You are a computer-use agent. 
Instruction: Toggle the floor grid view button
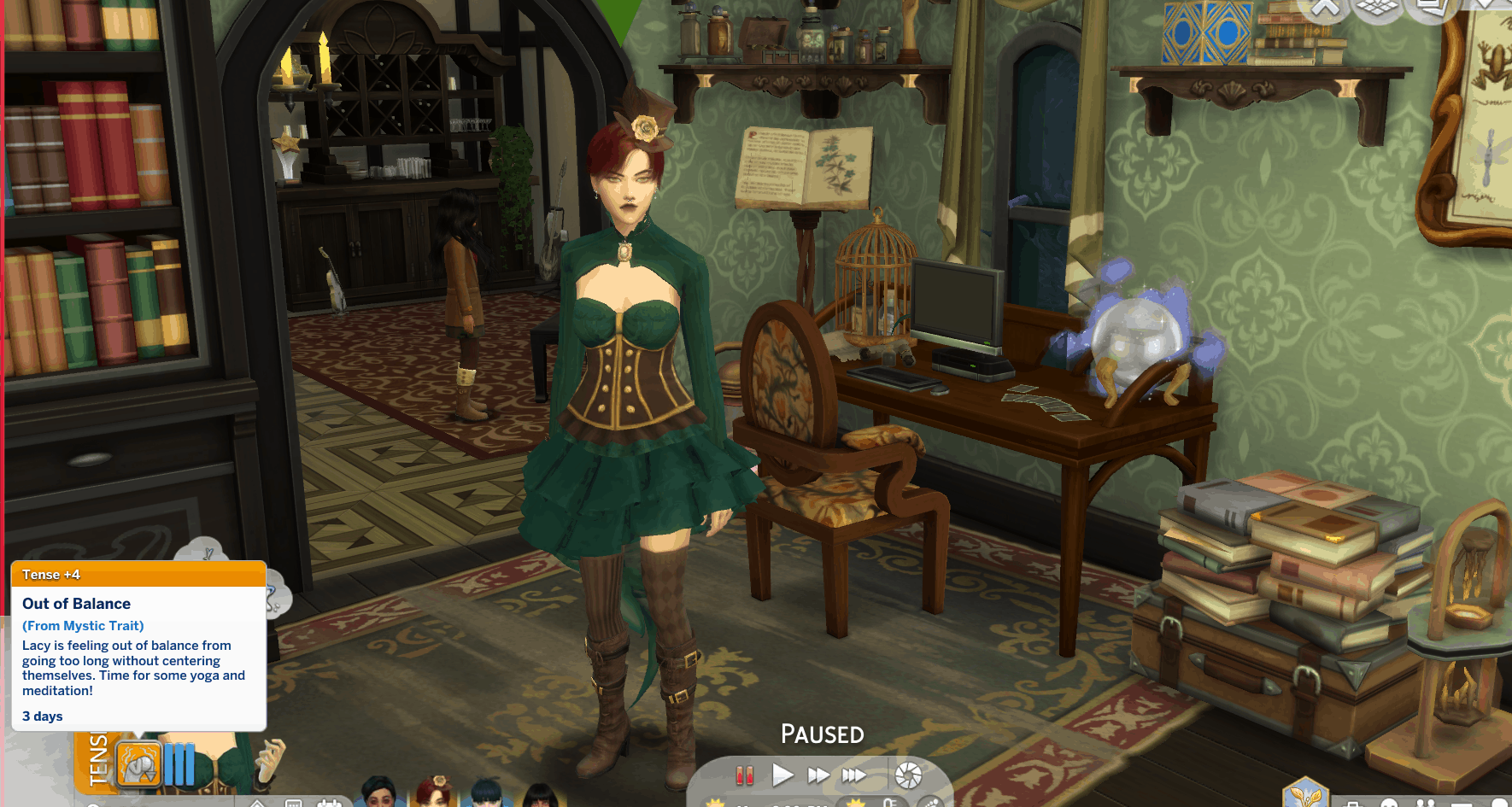click(x=1377, y=7)
